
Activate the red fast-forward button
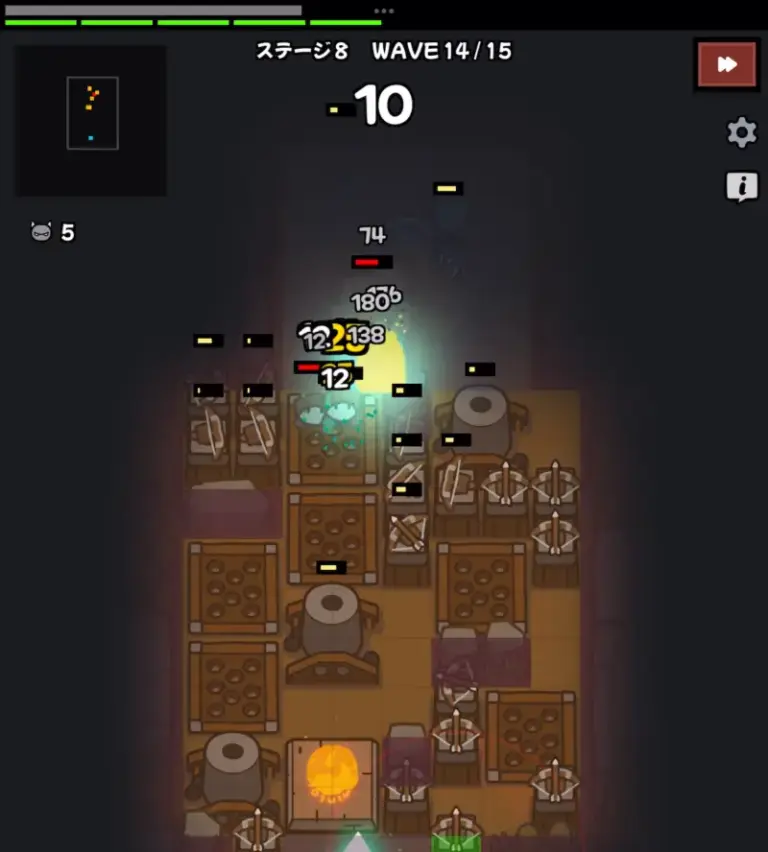coord(727,65)
